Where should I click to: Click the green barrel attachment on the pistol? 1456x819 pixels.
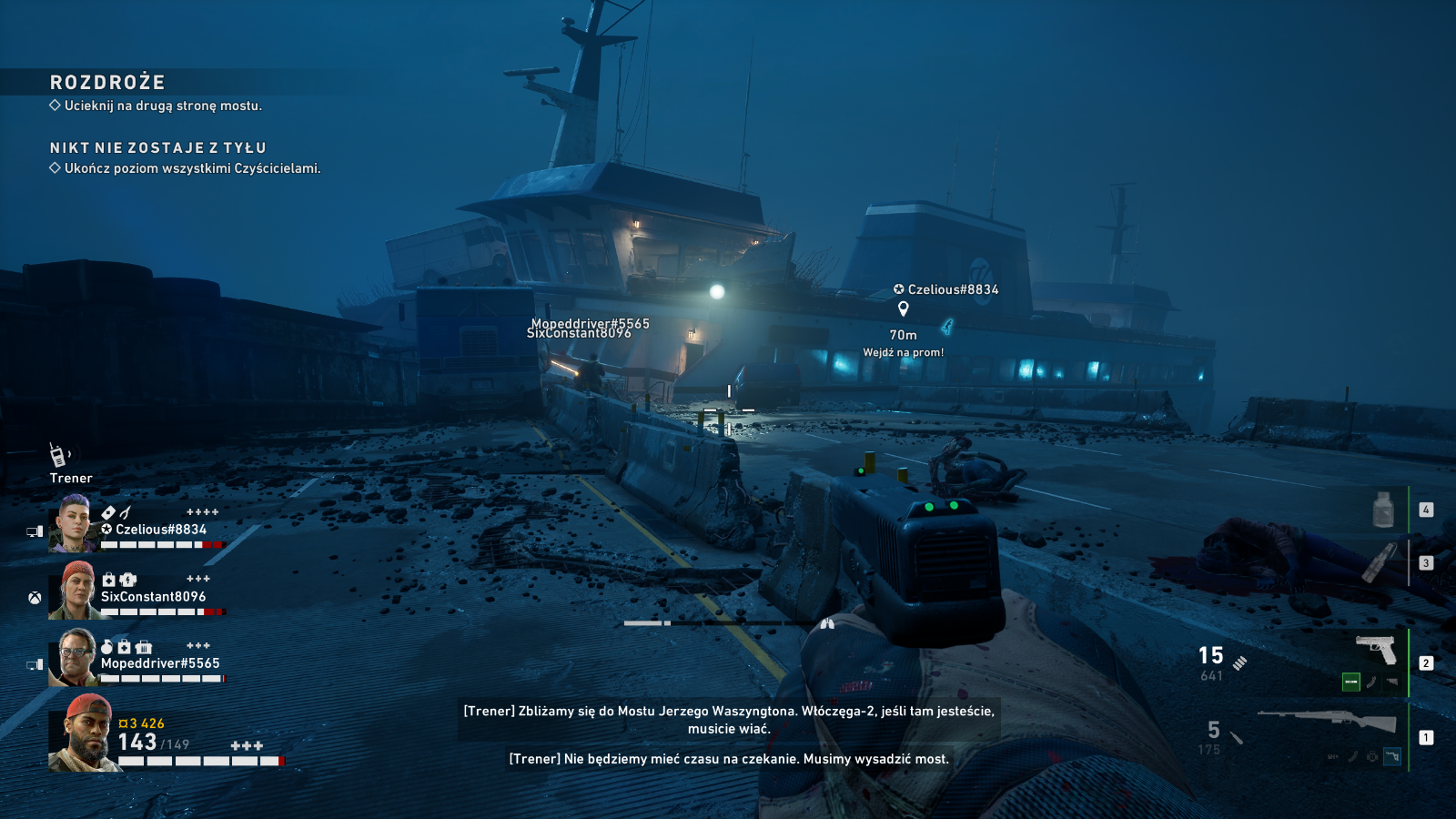click(1351, 682)
